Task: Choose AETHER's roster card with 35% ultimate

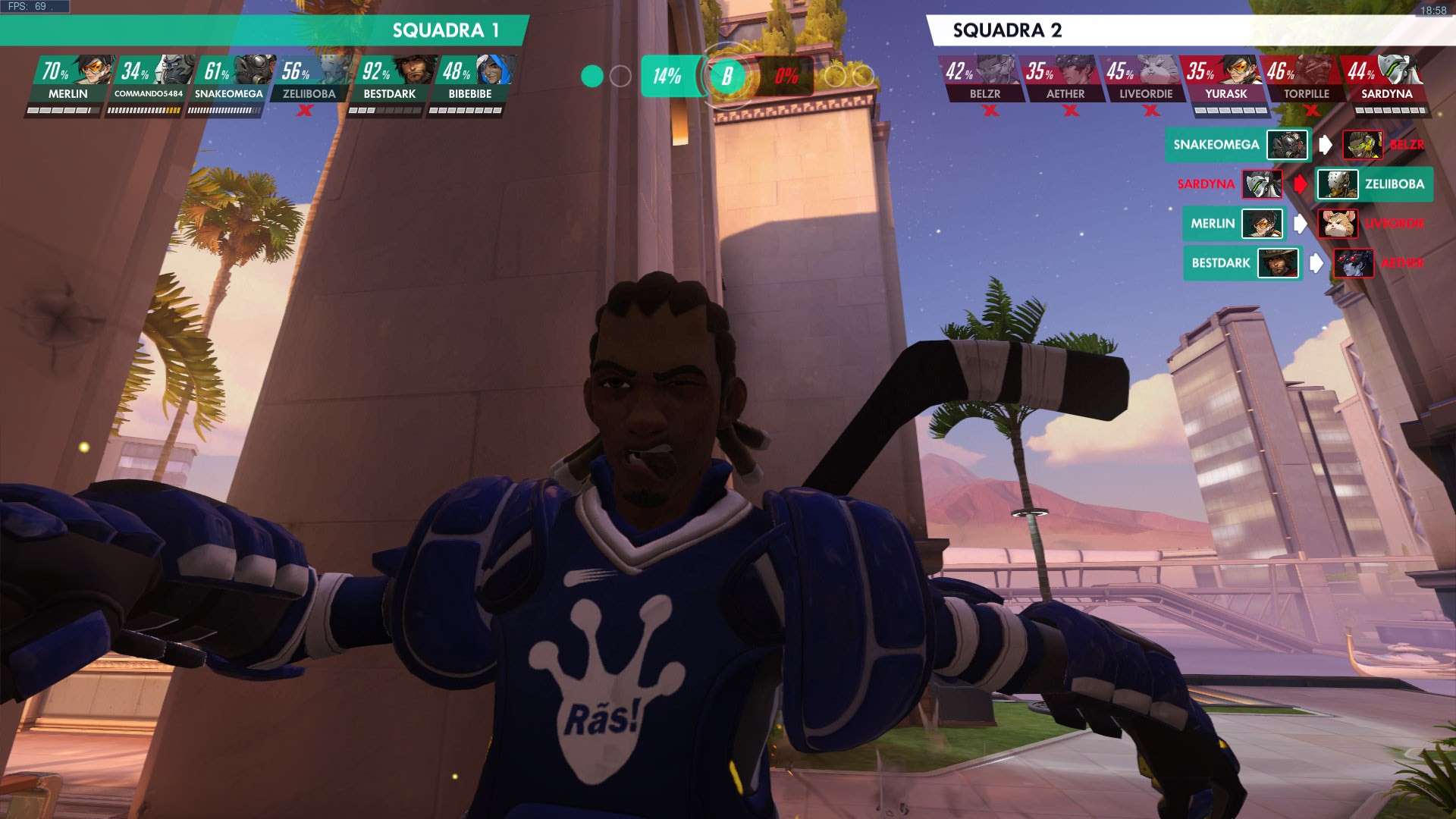Action: (1065, 80)
